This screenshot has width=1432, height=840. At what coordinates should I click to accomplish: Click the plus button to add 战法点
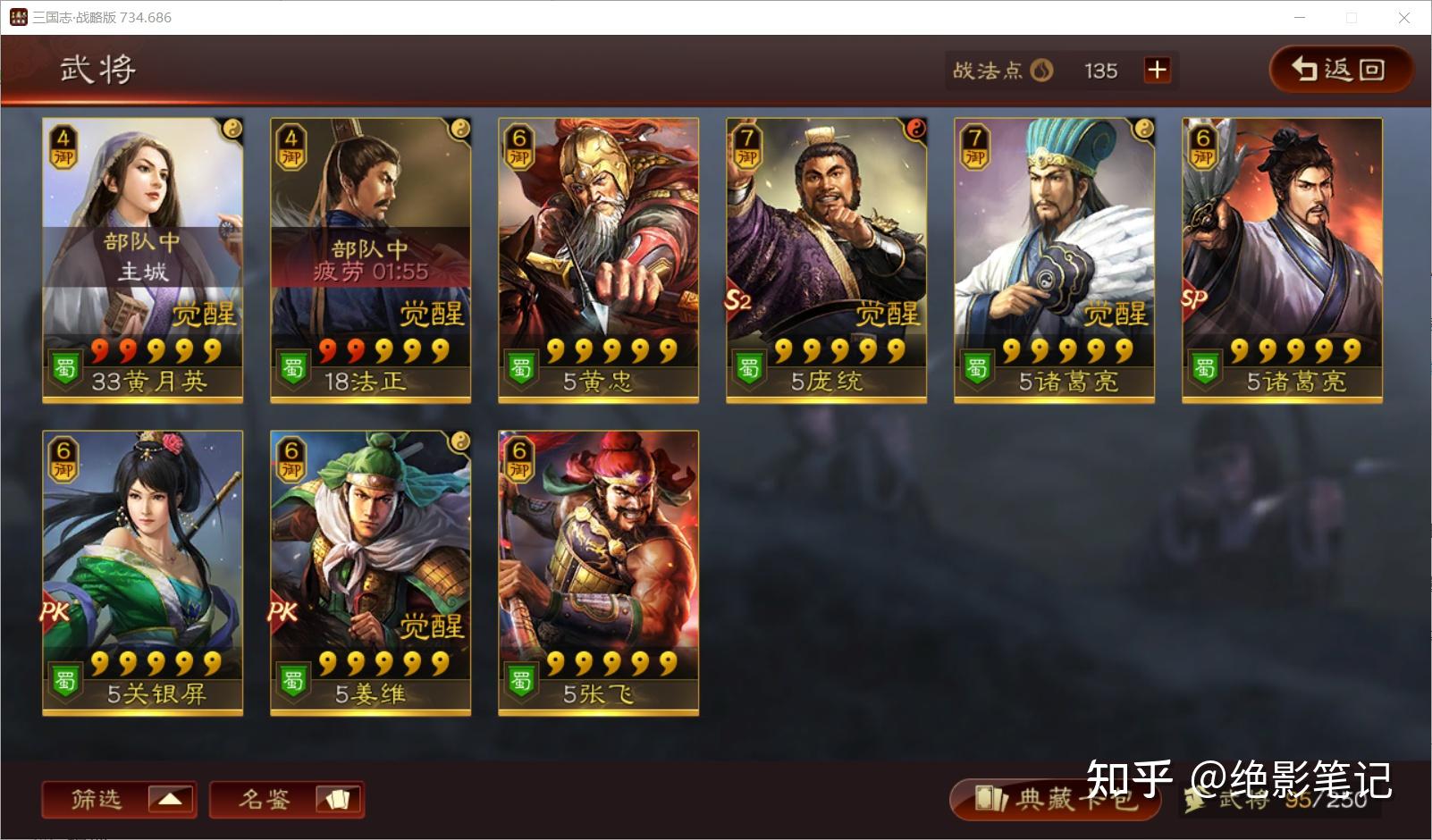click(x=1158, y=70)
